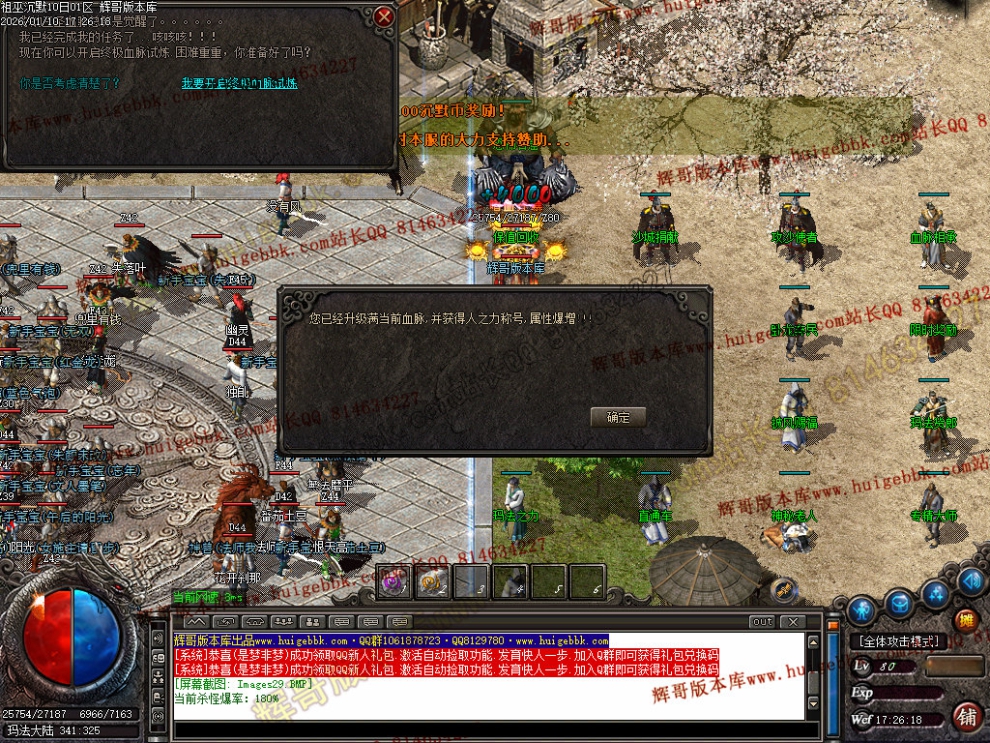The image size is (990, 743).
Task: Close the chat panel with its X button
Action: click(x=795, y=622)
